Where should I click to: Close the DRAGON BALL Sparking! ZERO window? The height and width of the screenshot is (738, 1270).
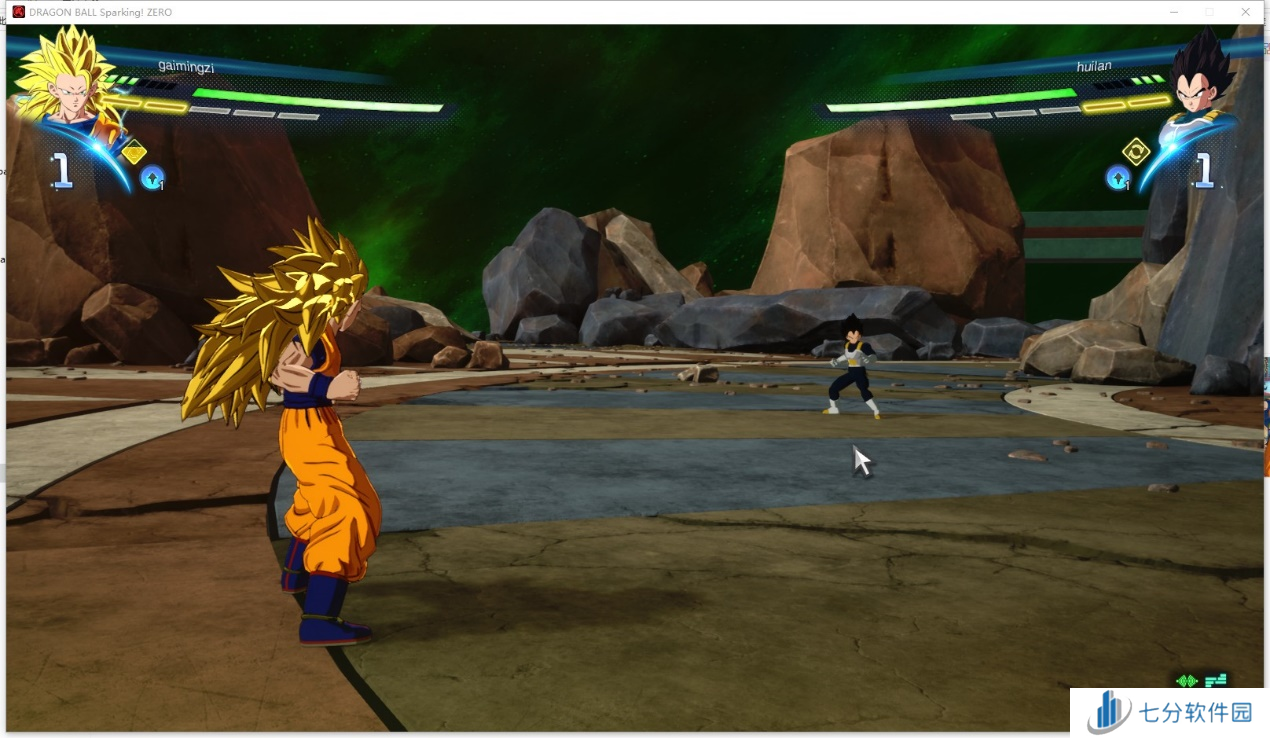[1245, 12]
